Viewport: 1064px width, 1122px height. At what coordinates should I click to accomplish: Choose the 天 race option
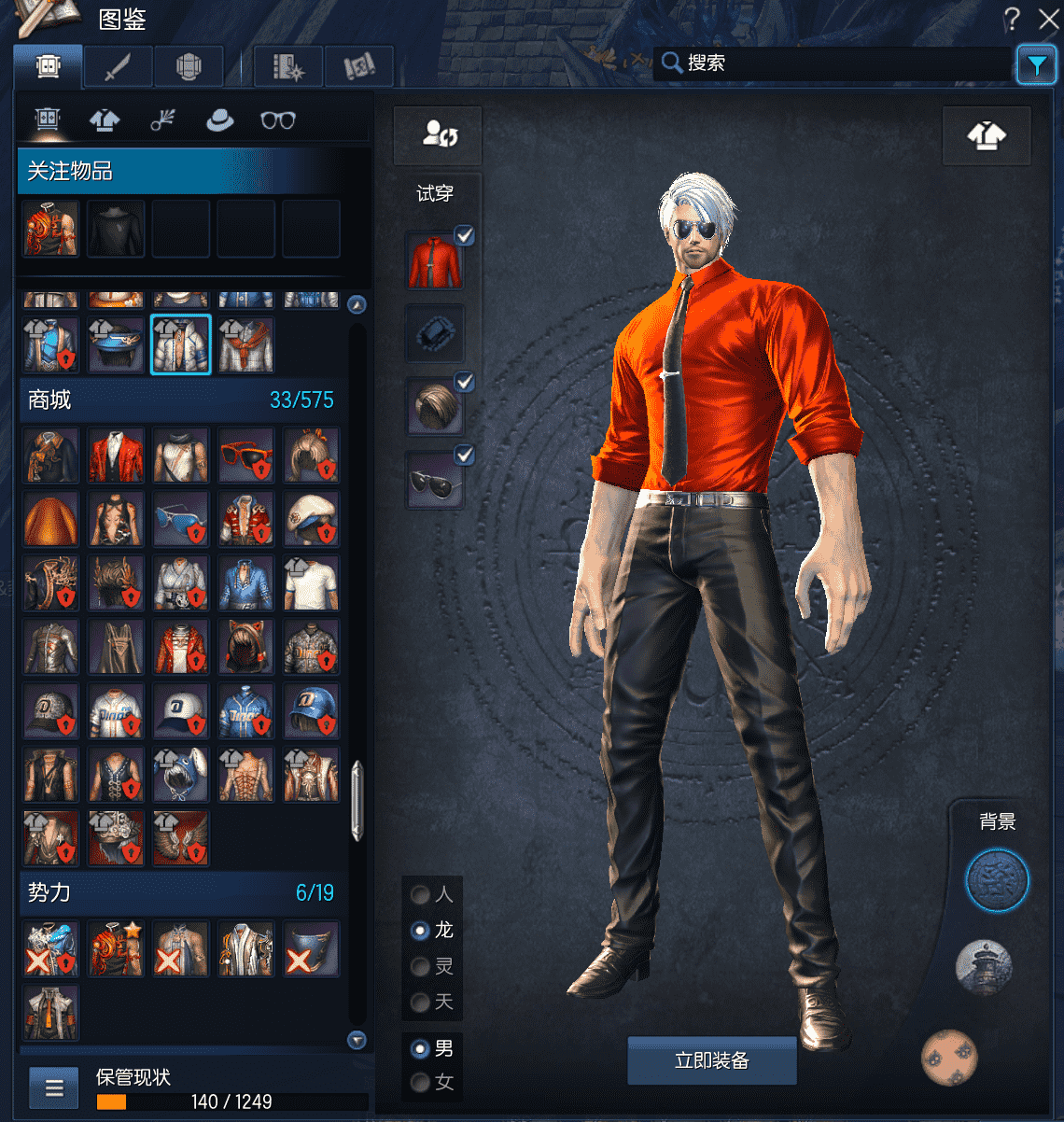click(x=421, y=1002)
